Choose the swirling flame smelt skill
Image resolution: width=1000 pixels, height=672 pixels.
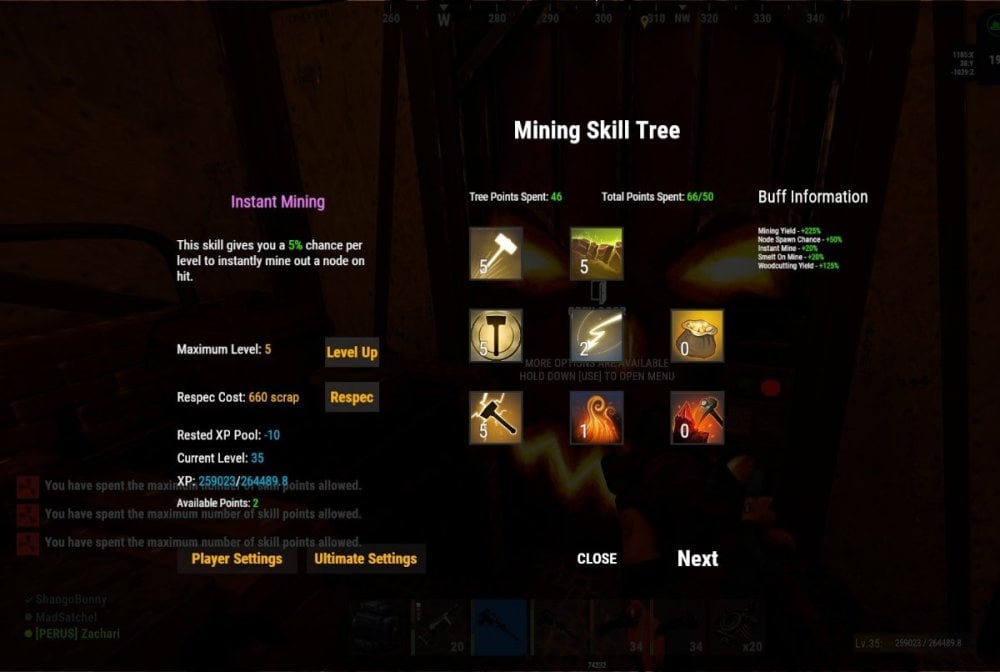pos(596,417)
